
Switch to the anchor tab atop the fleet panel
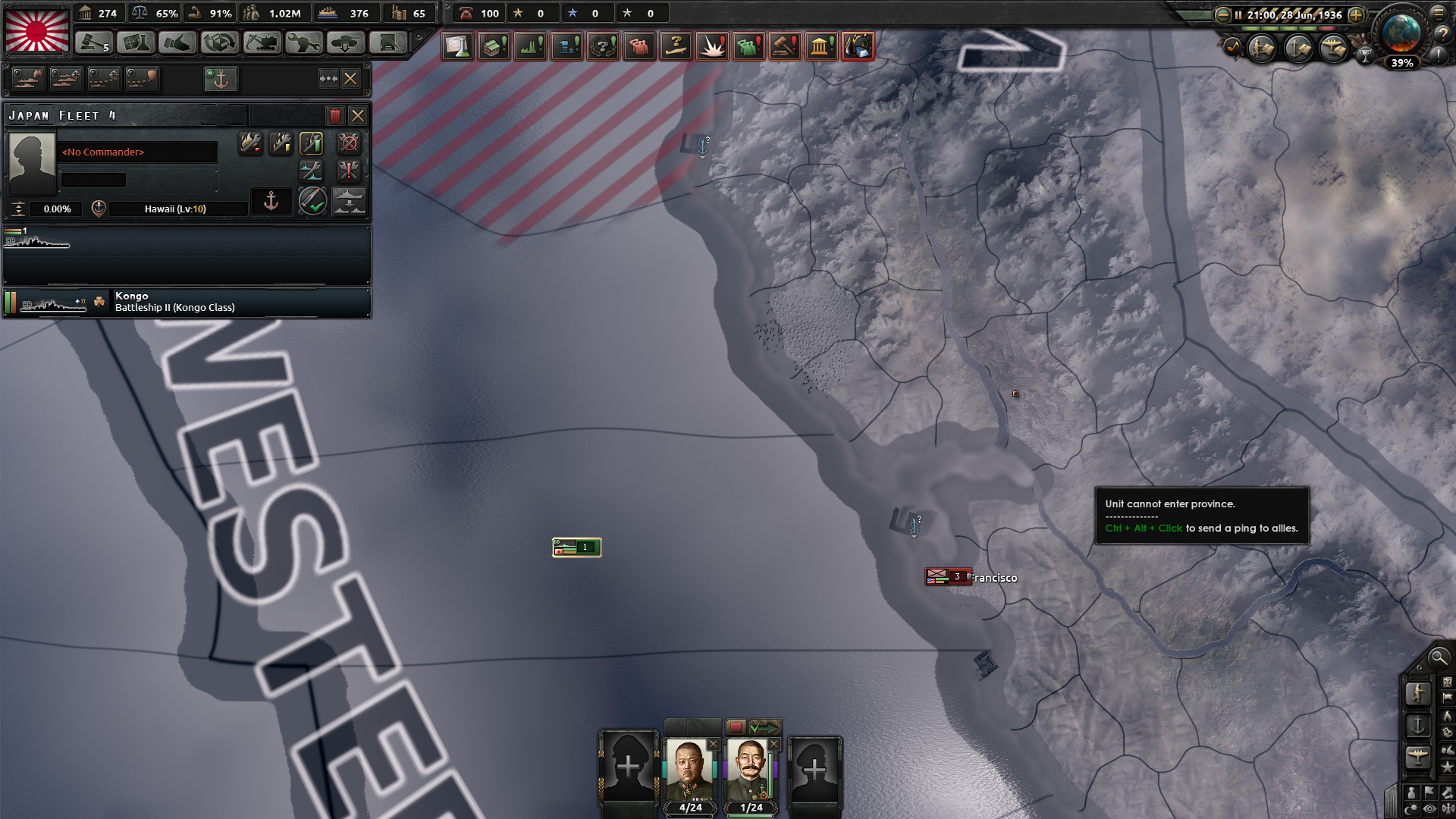point(221,78)
